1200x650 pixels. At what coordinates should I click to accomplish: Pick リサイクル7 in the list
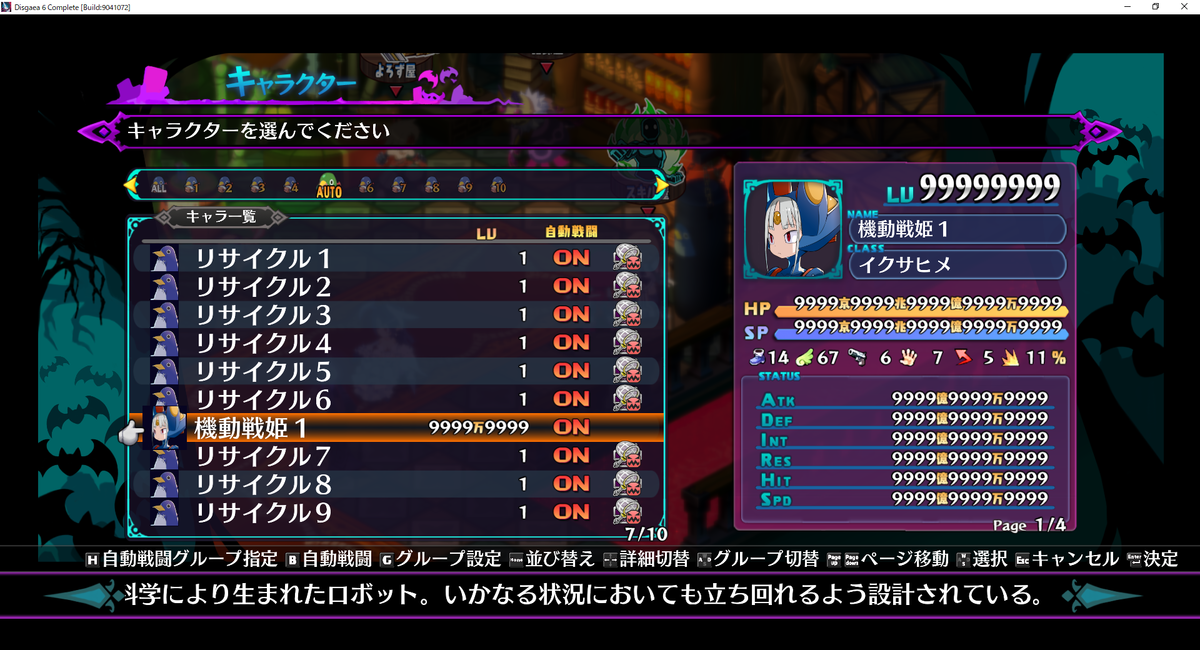[263, 456]
